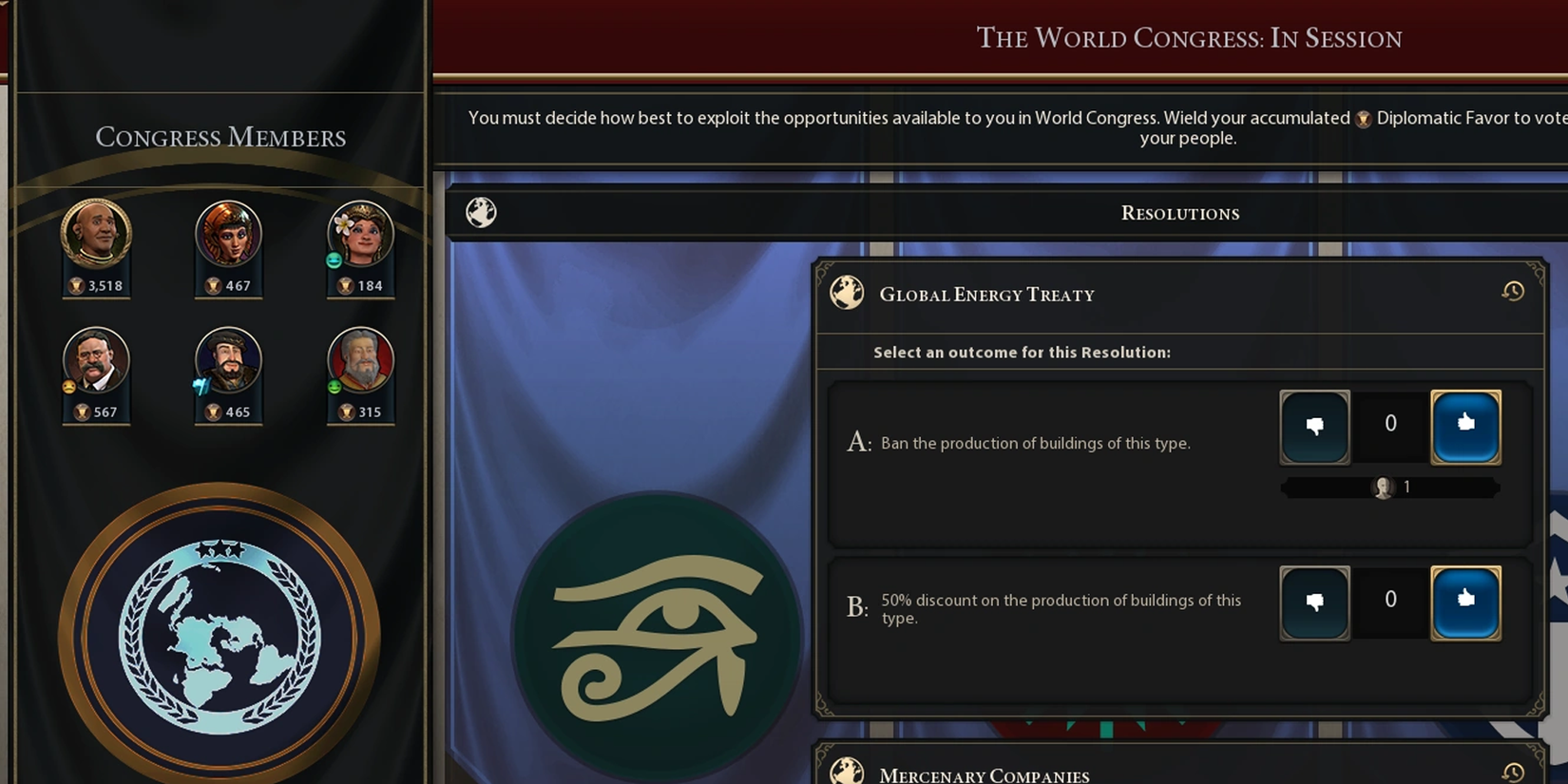Click the globe icon in the Resolutions header
Image resolution: width=1568 pixels, height=784 pixels.
pyautogui.click(x=481, y=212)
